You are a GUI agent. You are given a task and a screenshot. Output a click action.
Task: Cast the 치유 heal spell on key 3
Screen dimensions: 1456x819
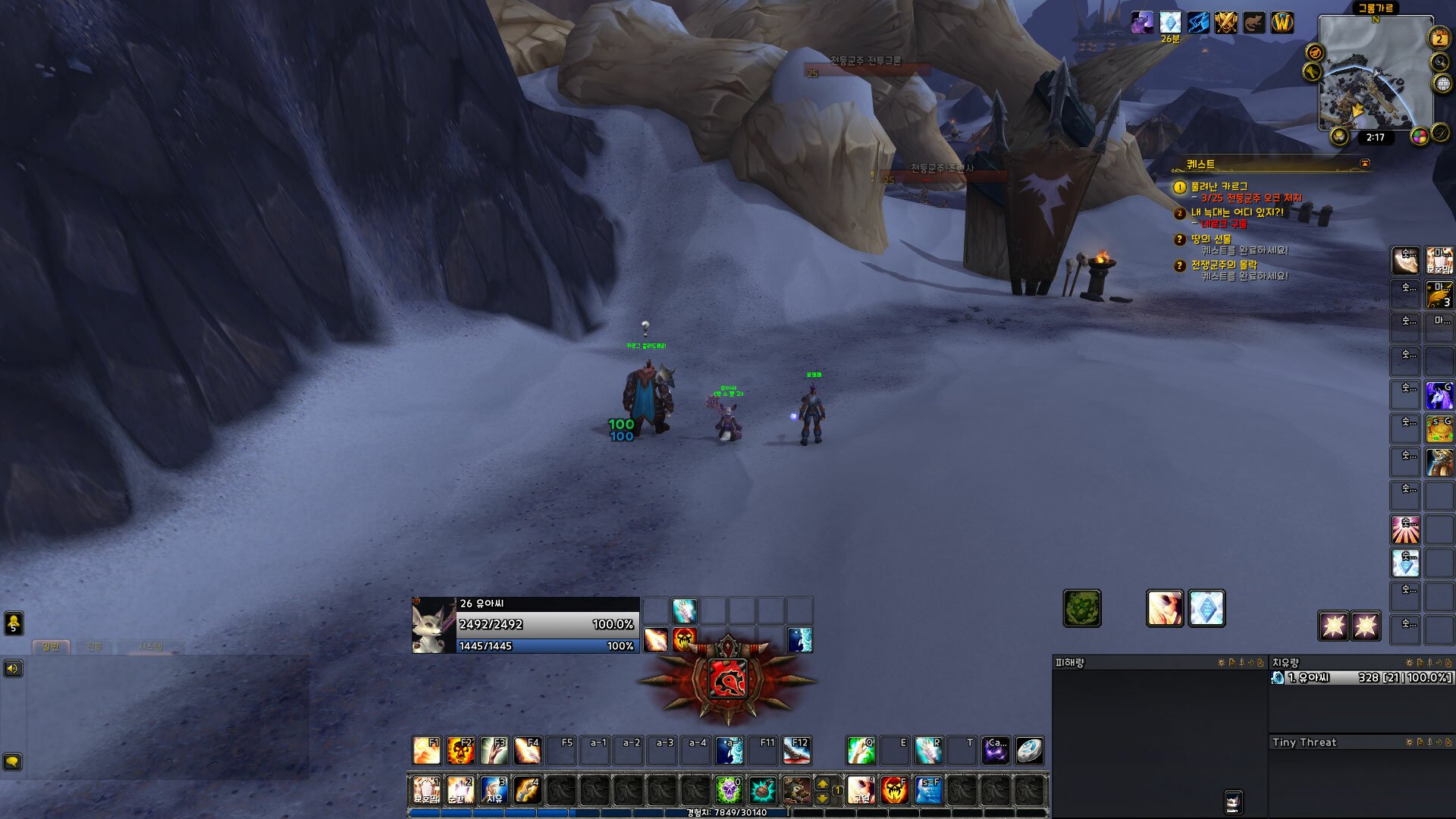click(494, 790)
